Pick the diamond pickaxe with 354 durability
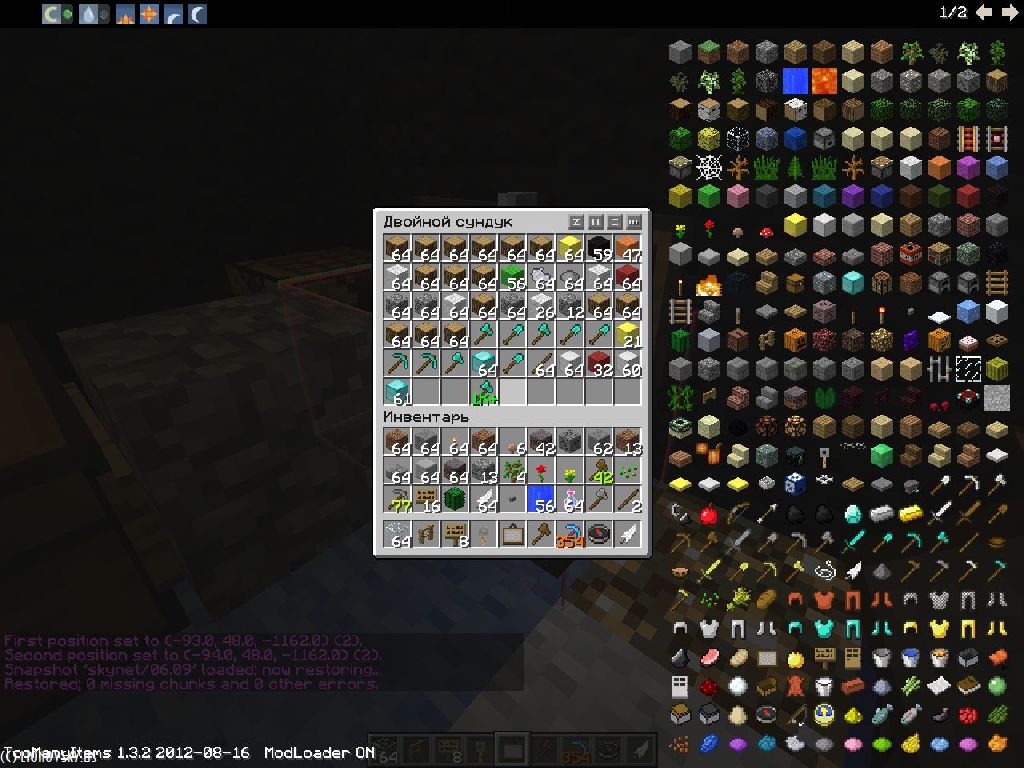 tap(570, 533)
